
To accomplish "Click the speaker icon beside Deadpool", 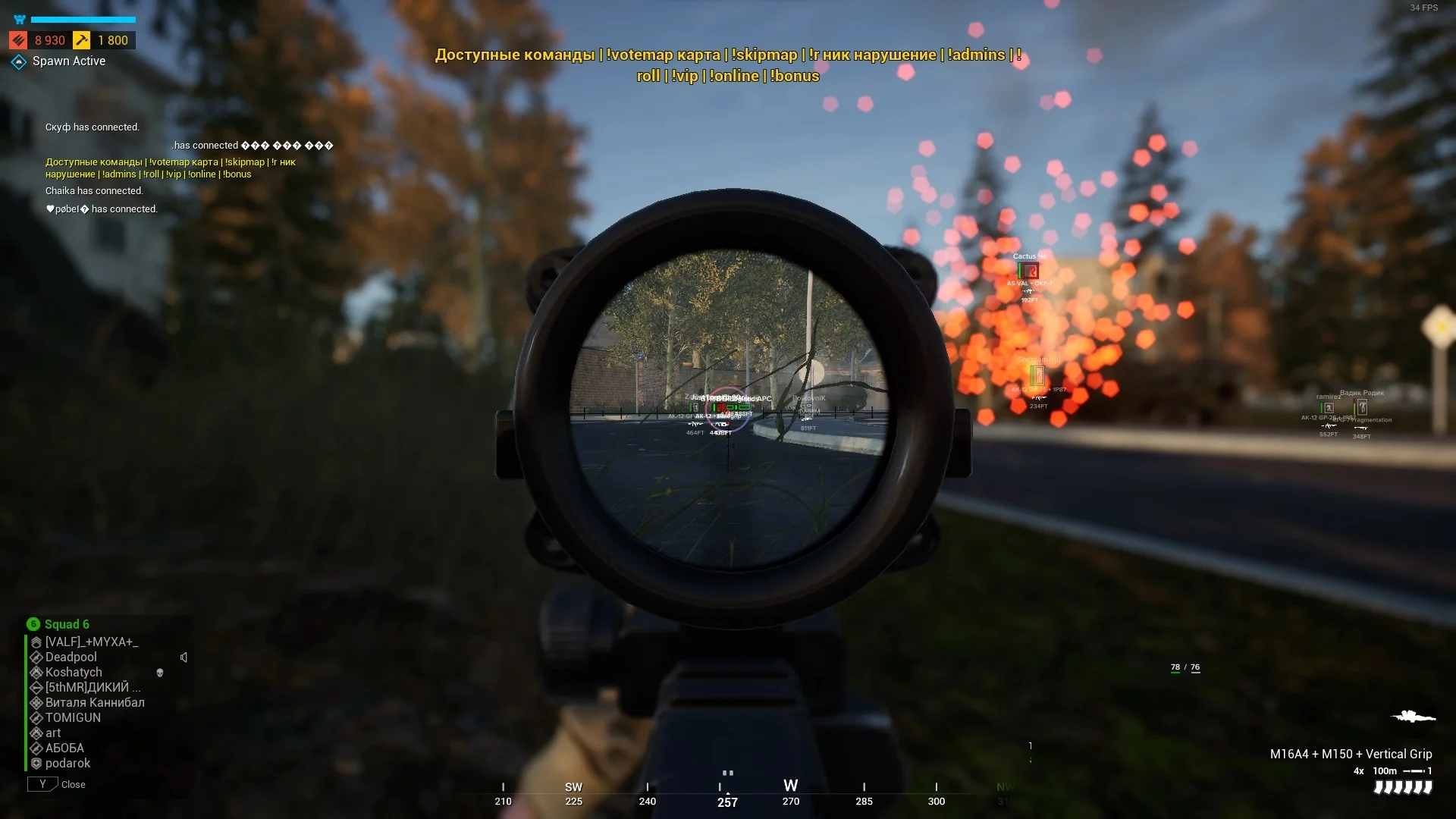I will (x=184, y=657).
